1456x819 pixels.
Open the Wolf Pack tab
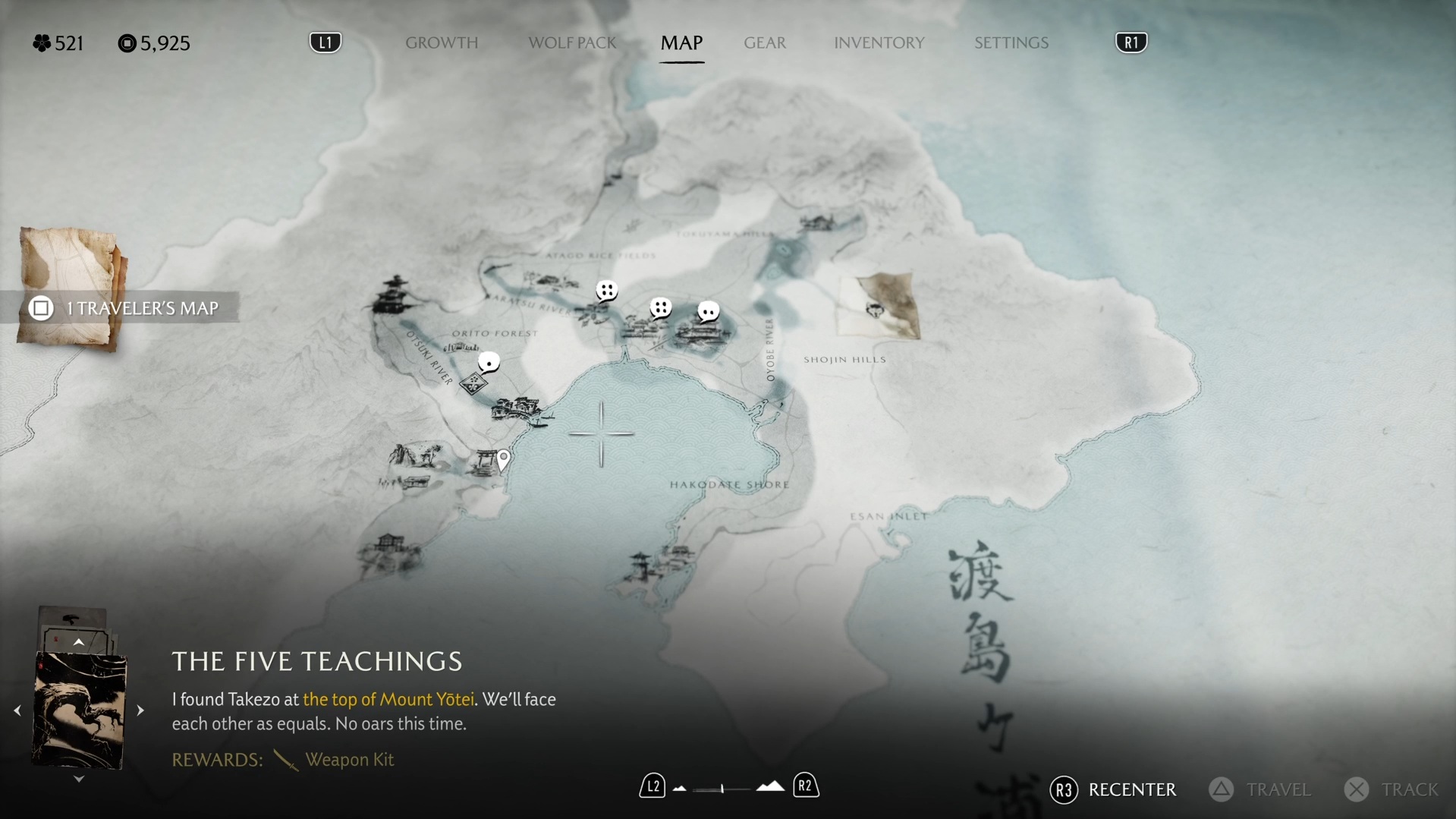[572, 43]
